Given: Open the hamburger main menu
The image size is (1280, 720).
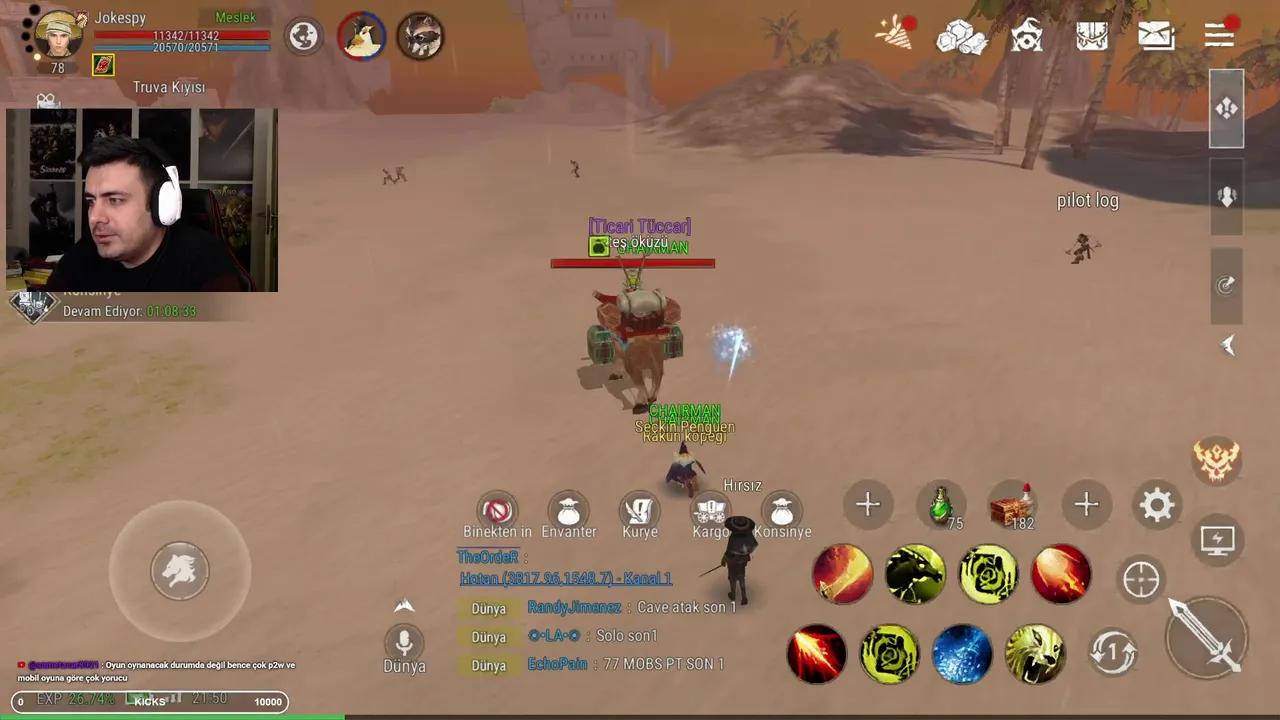Looking at the screenshot, I should click(x=1219, y=35).
